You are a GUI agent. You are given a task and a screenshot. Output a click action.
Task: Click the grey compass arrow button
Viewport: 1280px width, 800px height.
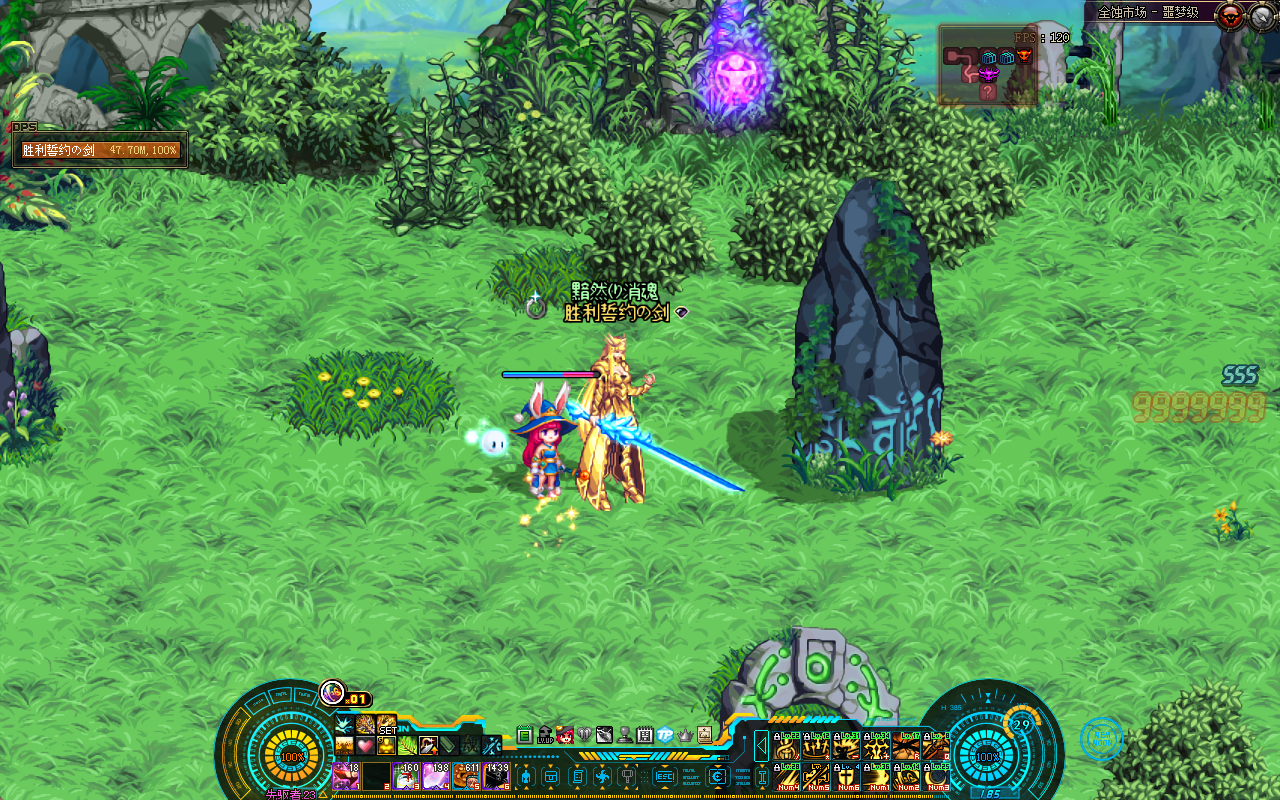[x=1262, y=15]
